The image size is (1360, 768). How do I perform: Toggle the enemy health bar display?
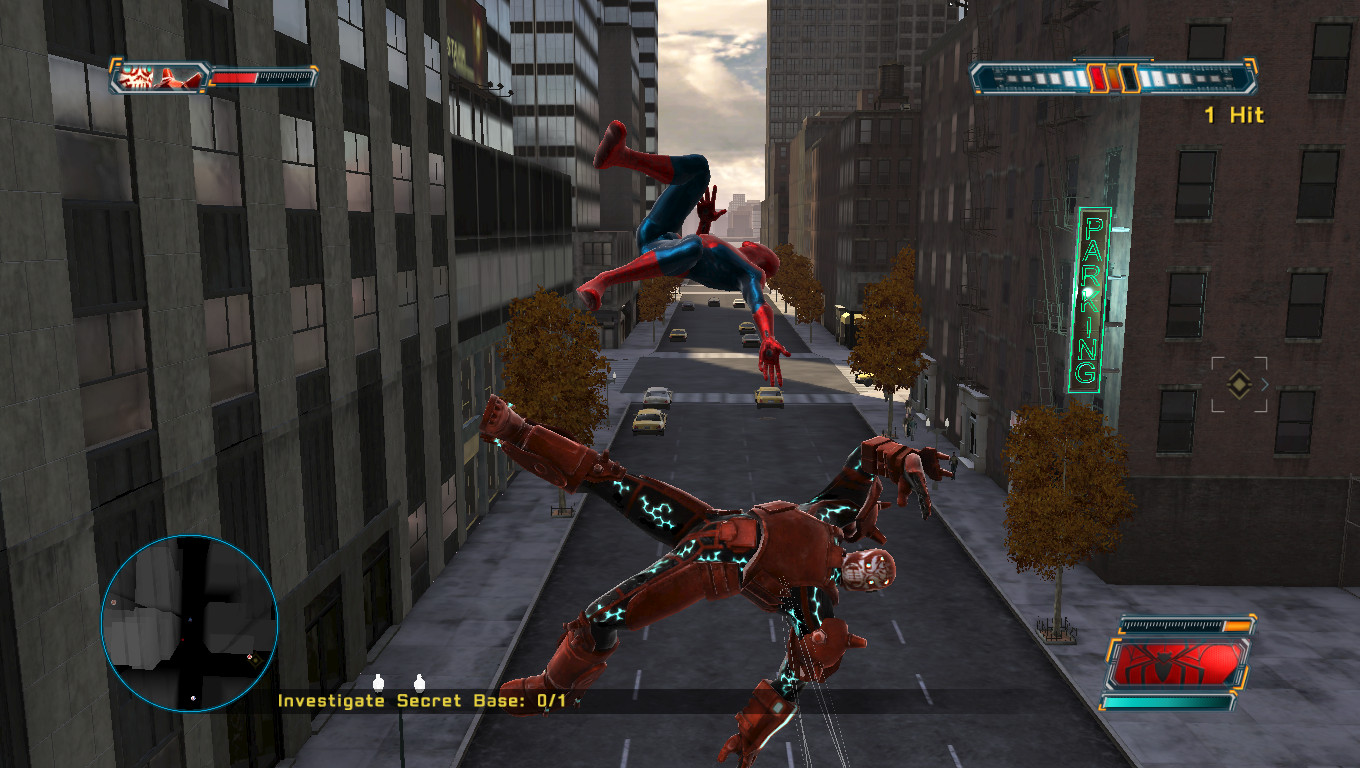262,77
